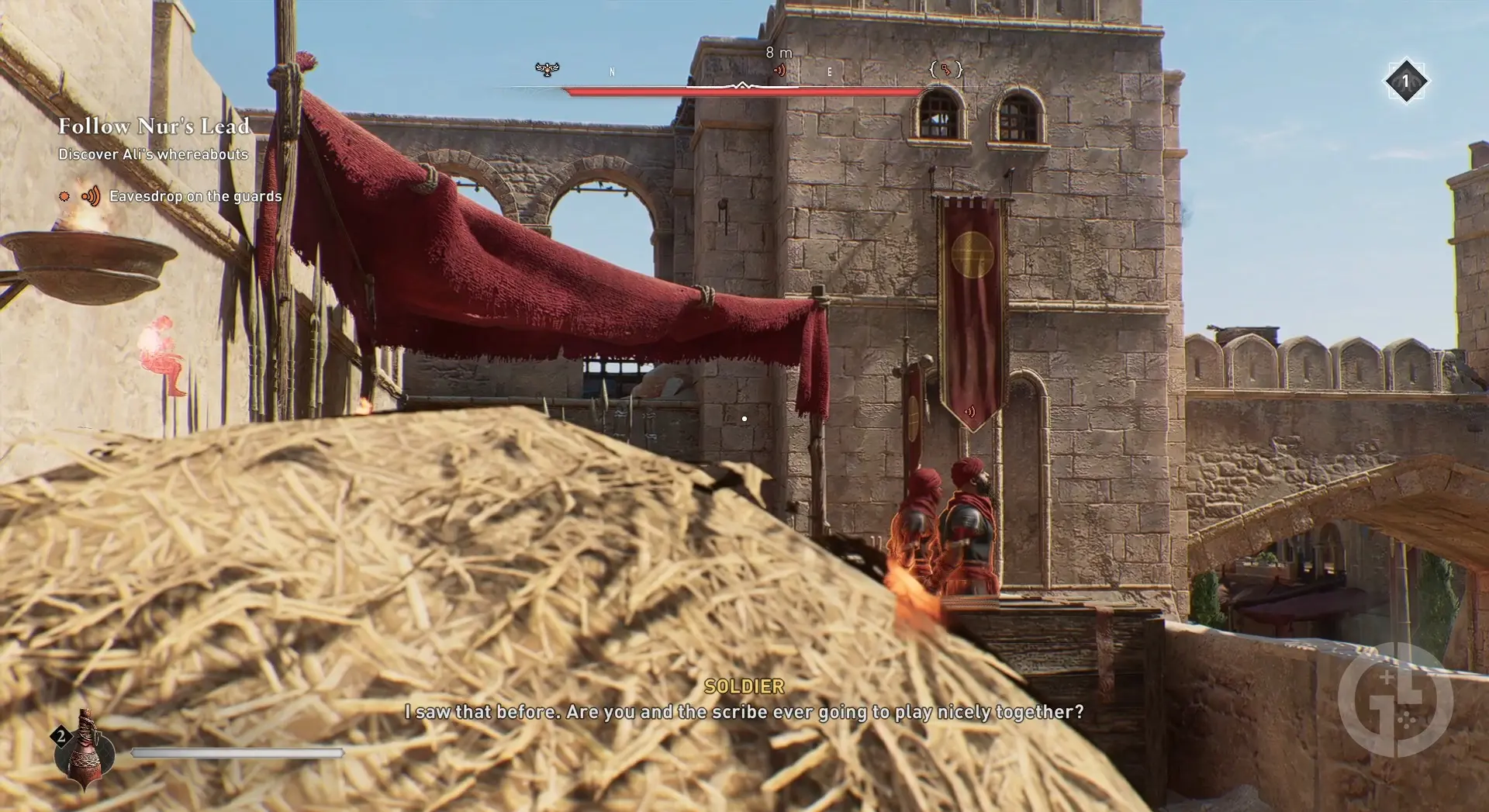Click the focus chunk diamond showing 1

click(x=1407, y=80)
